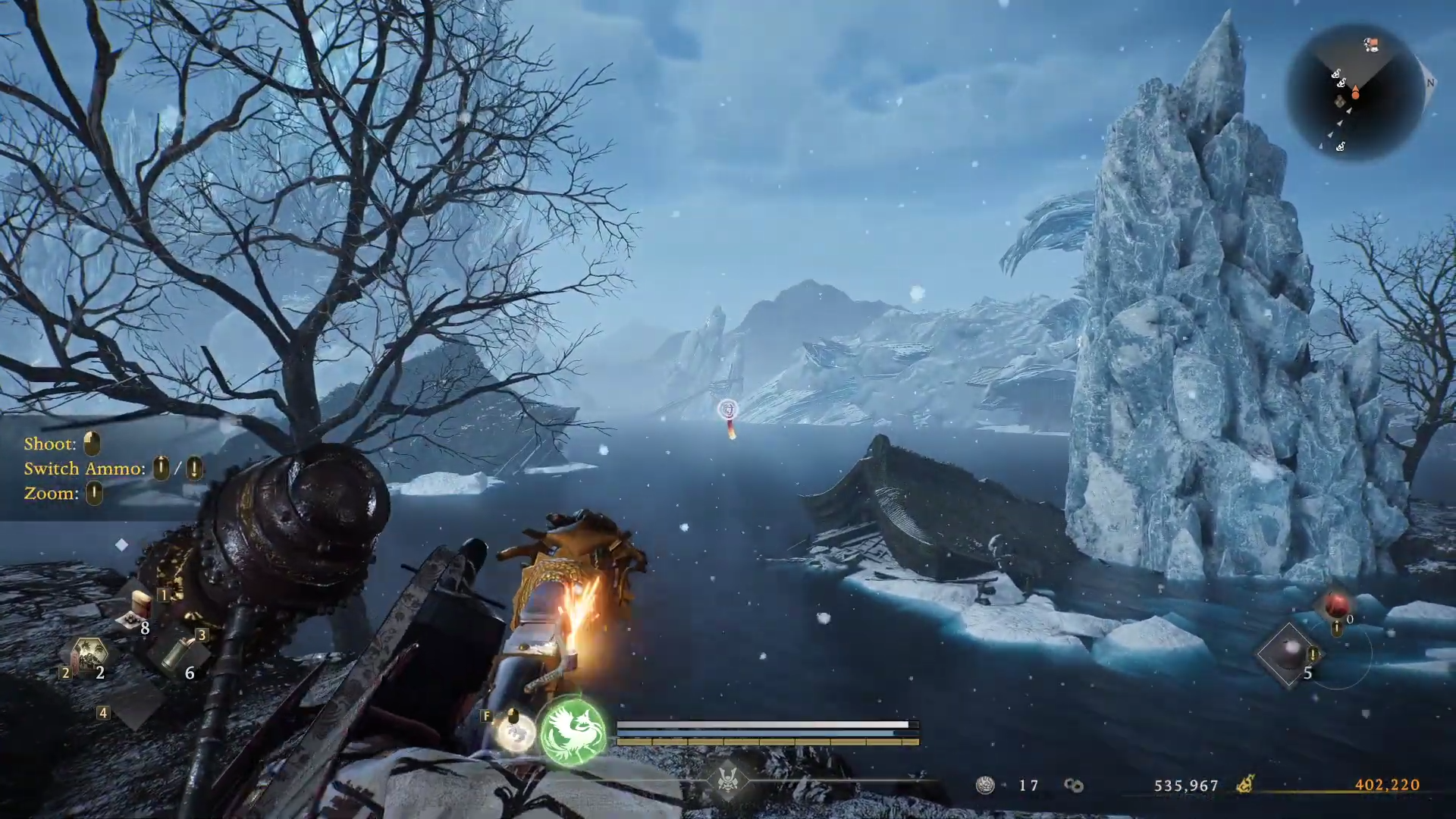This screenshot has width=1456, height=819.
Task: Select the dark cannonball ammo slot
Action: 1288,654
